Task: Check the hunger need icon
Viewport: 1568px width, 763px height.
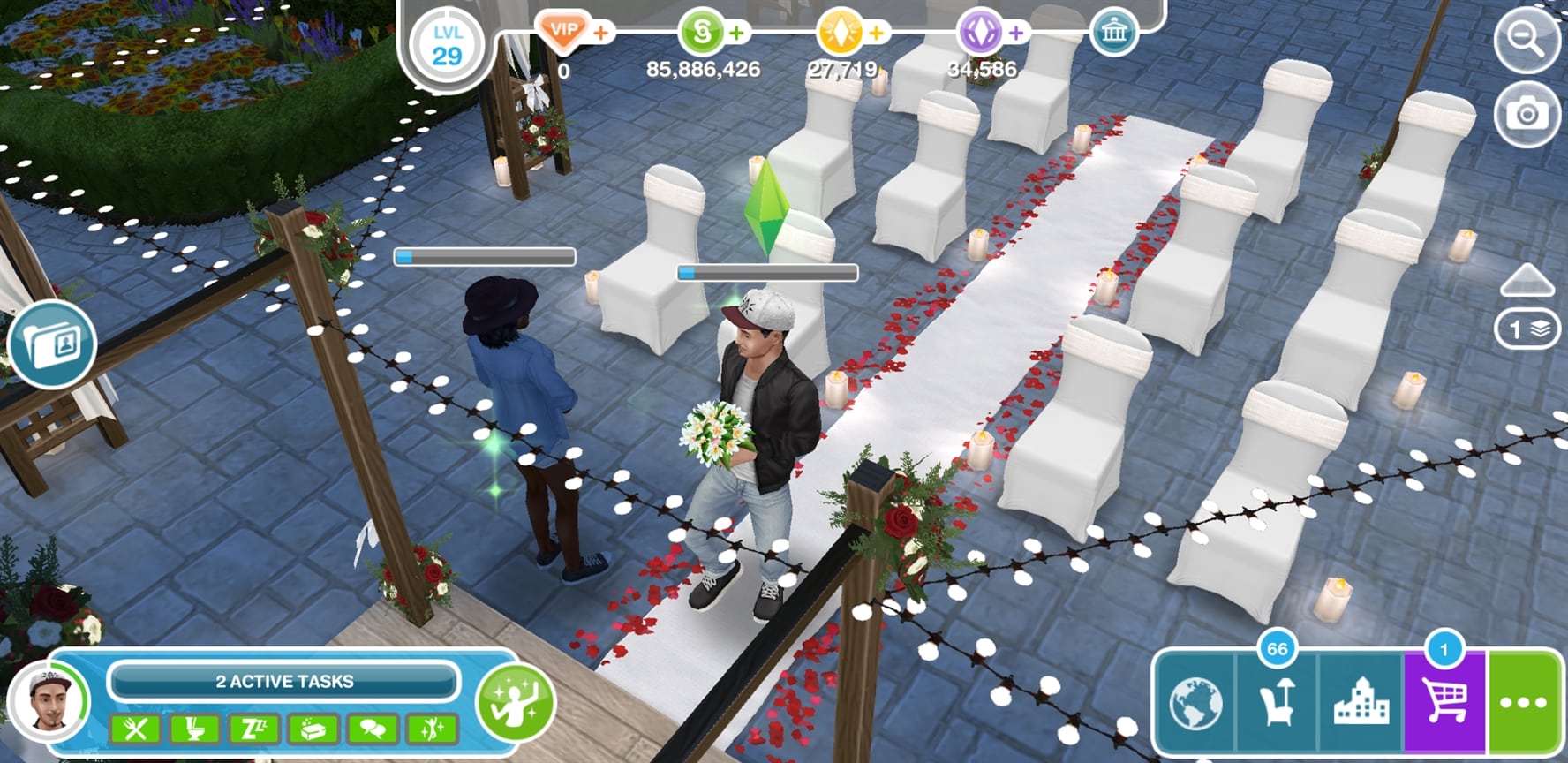Action: [135, 729]
